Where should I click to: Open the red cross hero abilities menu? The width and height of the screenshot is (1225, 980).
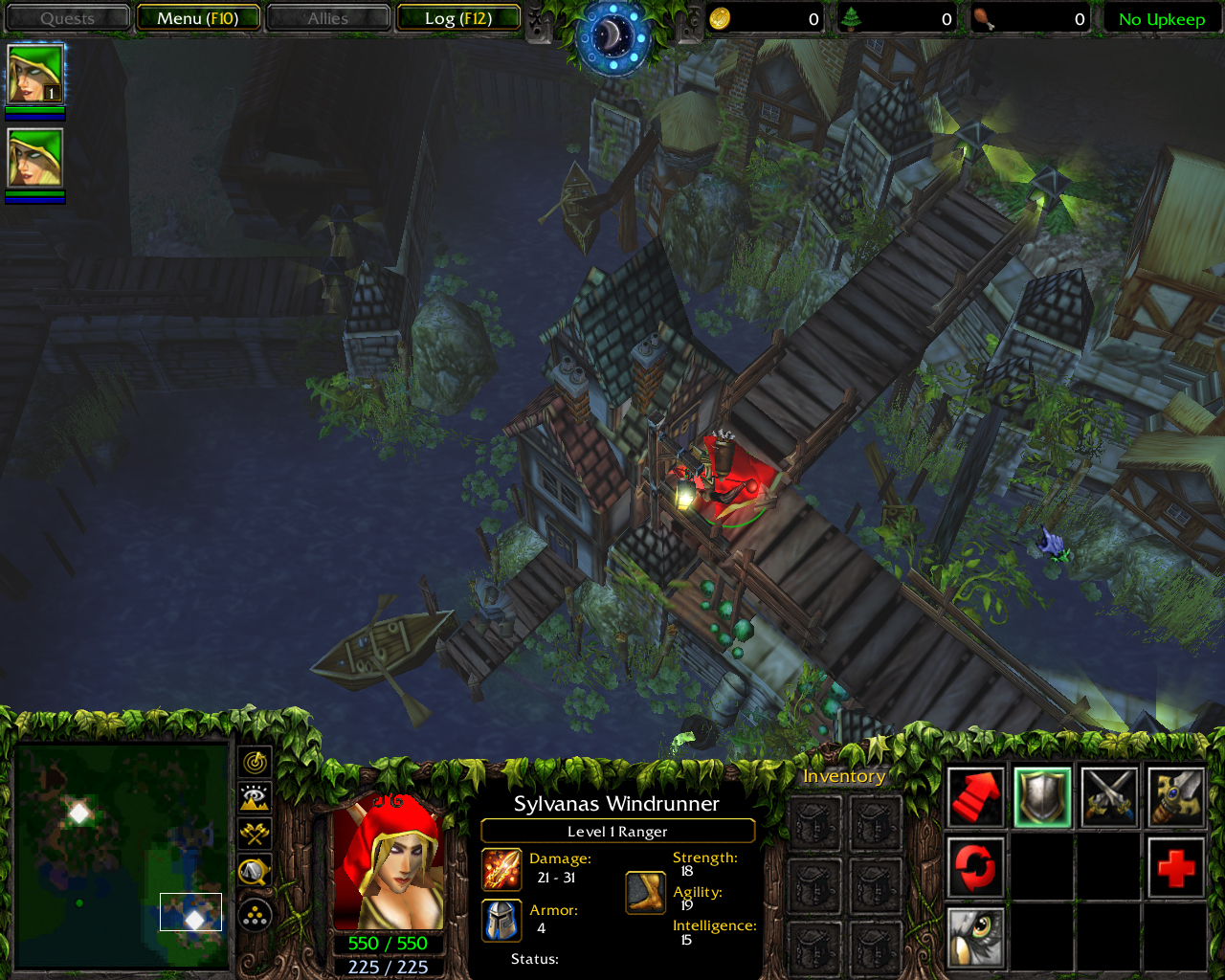pyautogui.click(x=1175, y=868)
